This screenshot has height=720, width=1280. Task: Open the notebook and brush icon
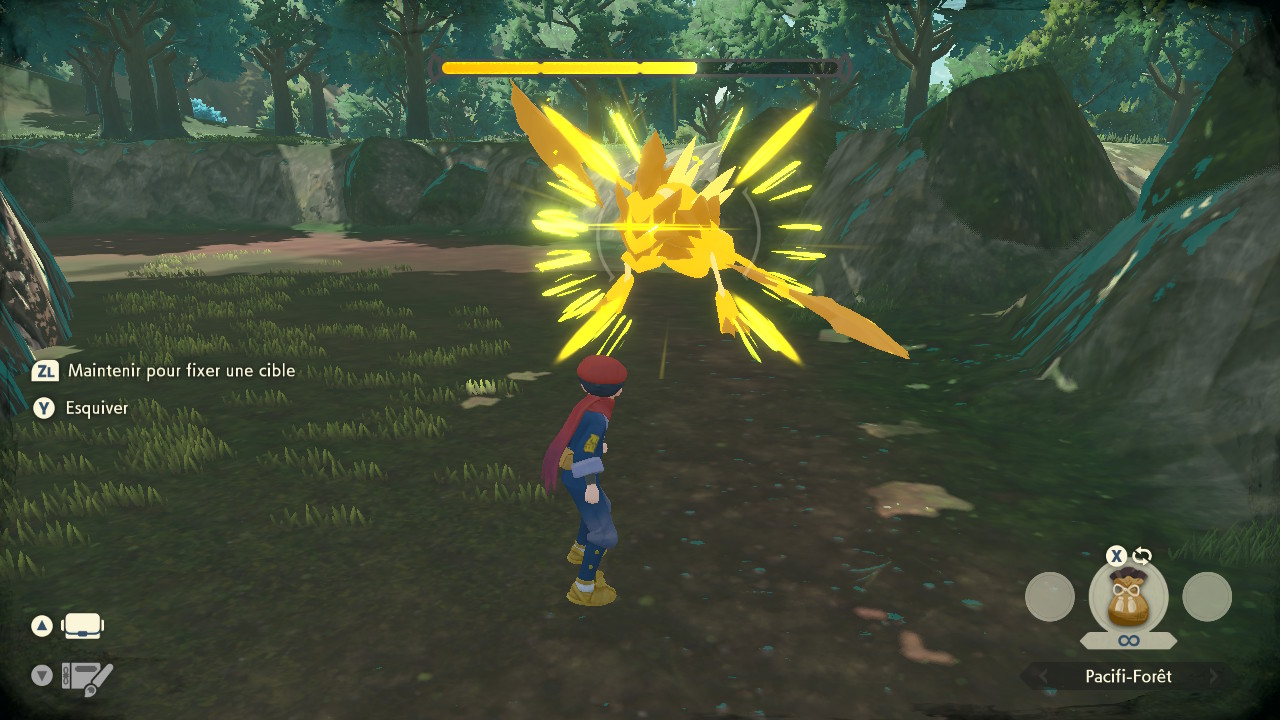[87, 679]
